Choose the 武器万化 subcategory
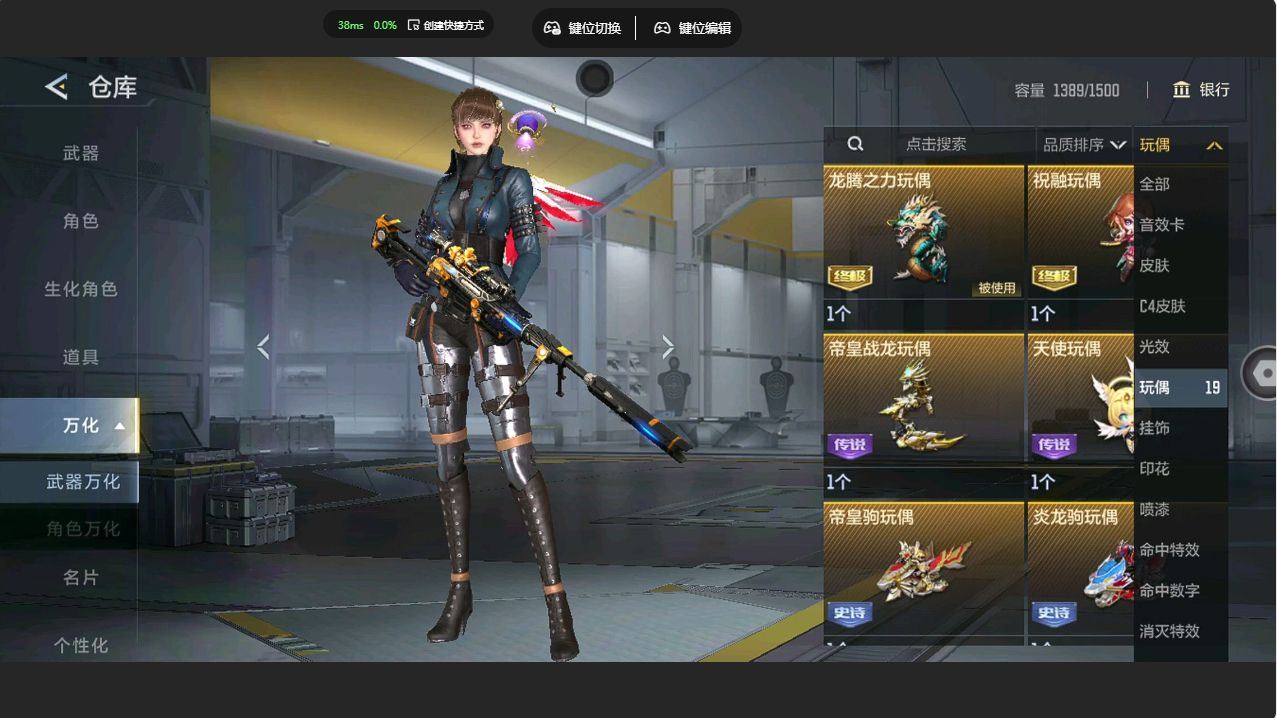 point(82,482)
